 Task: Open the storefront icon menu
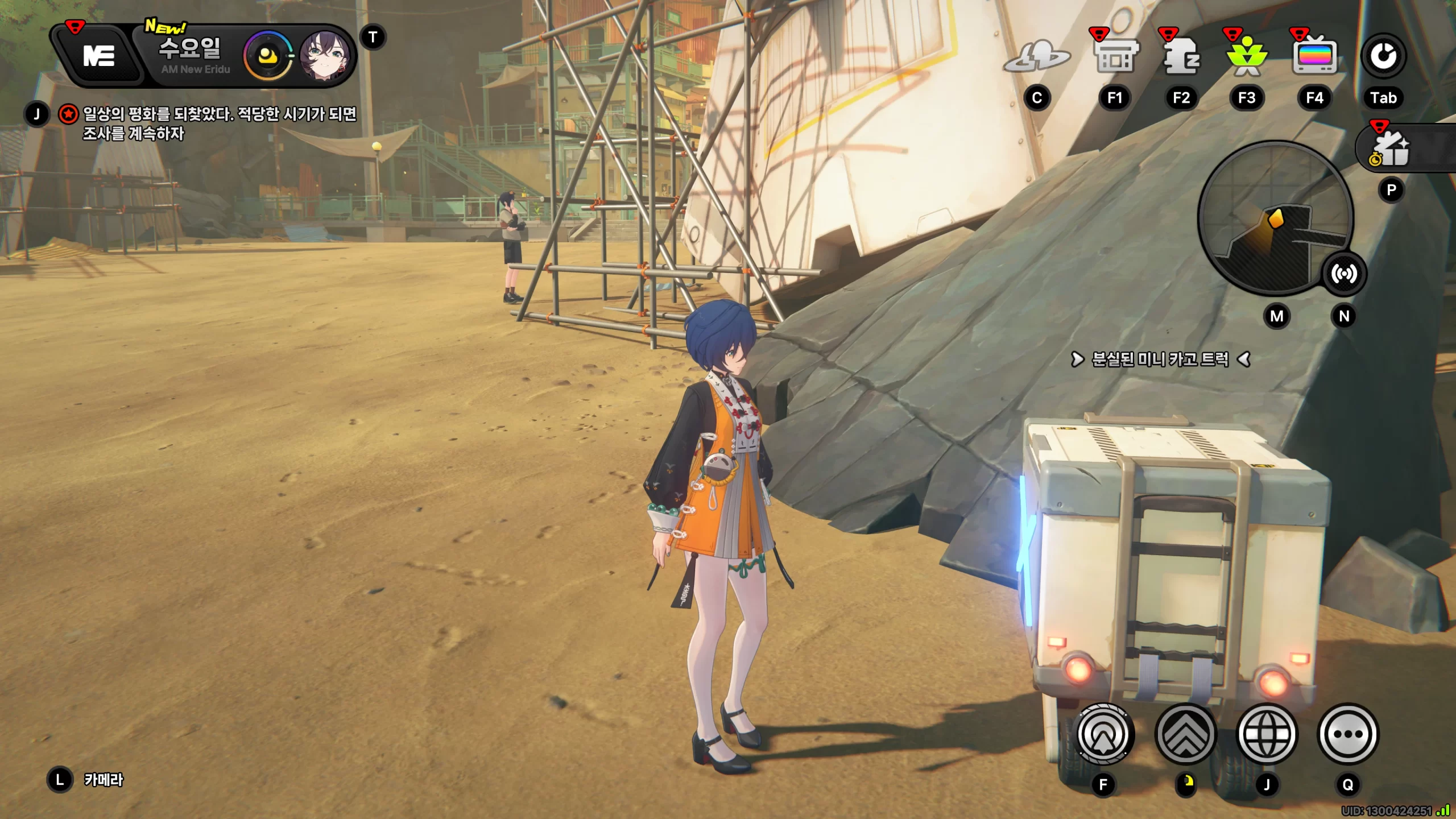click(1116, 57)
